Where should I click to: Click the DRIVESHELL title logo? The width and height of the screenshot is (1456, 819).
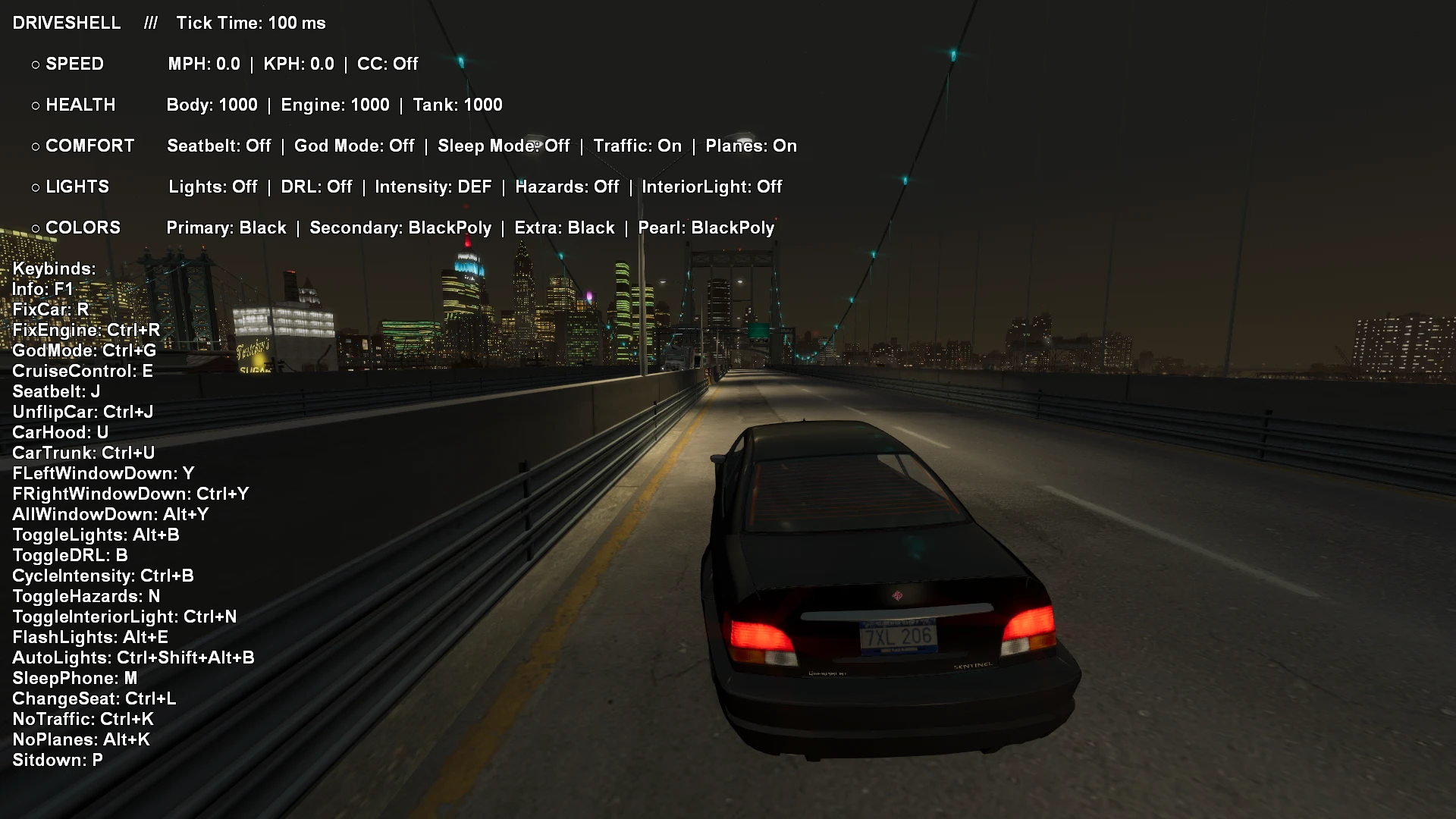pyautogui.click(x=67, y=24)
